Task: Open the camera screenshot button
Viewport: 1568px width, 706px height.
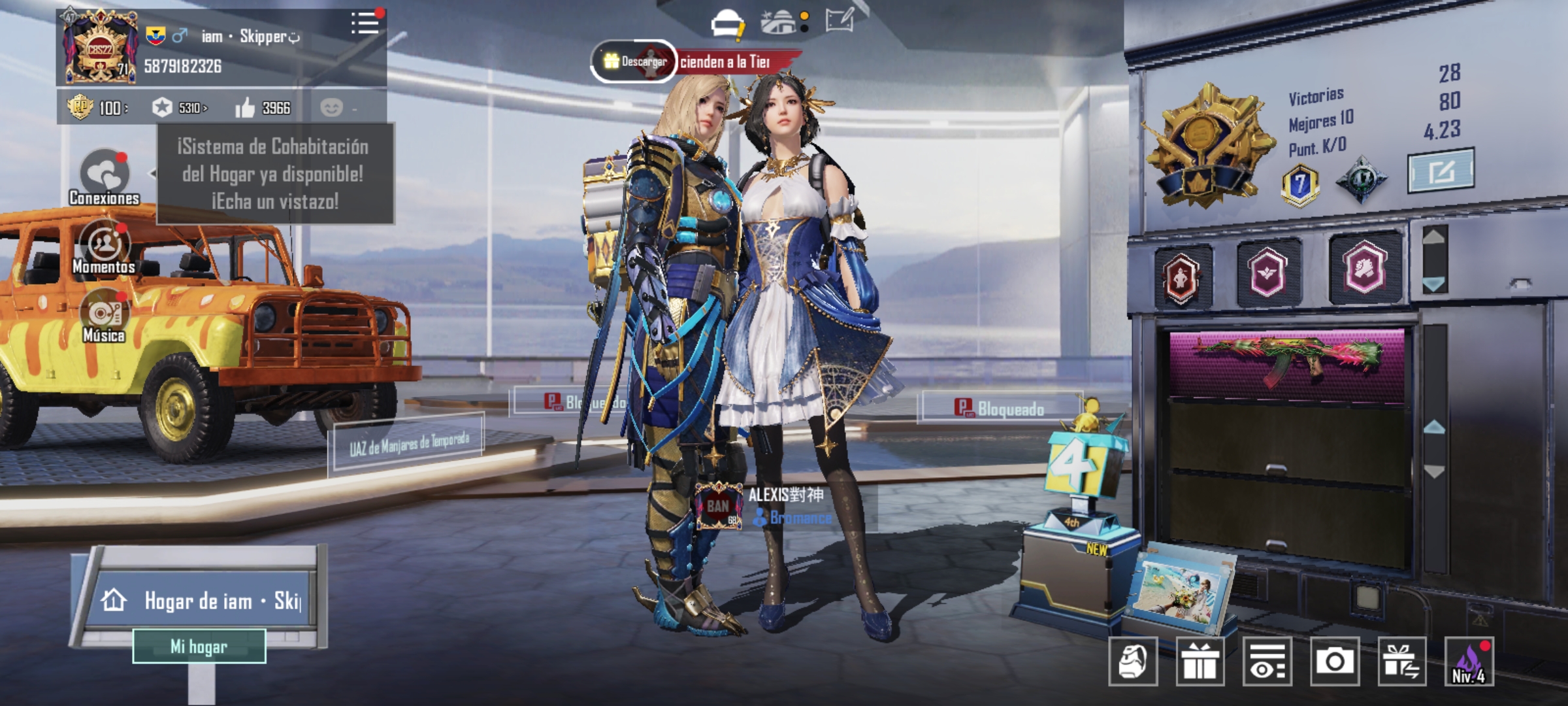Action: (1334, 662)
